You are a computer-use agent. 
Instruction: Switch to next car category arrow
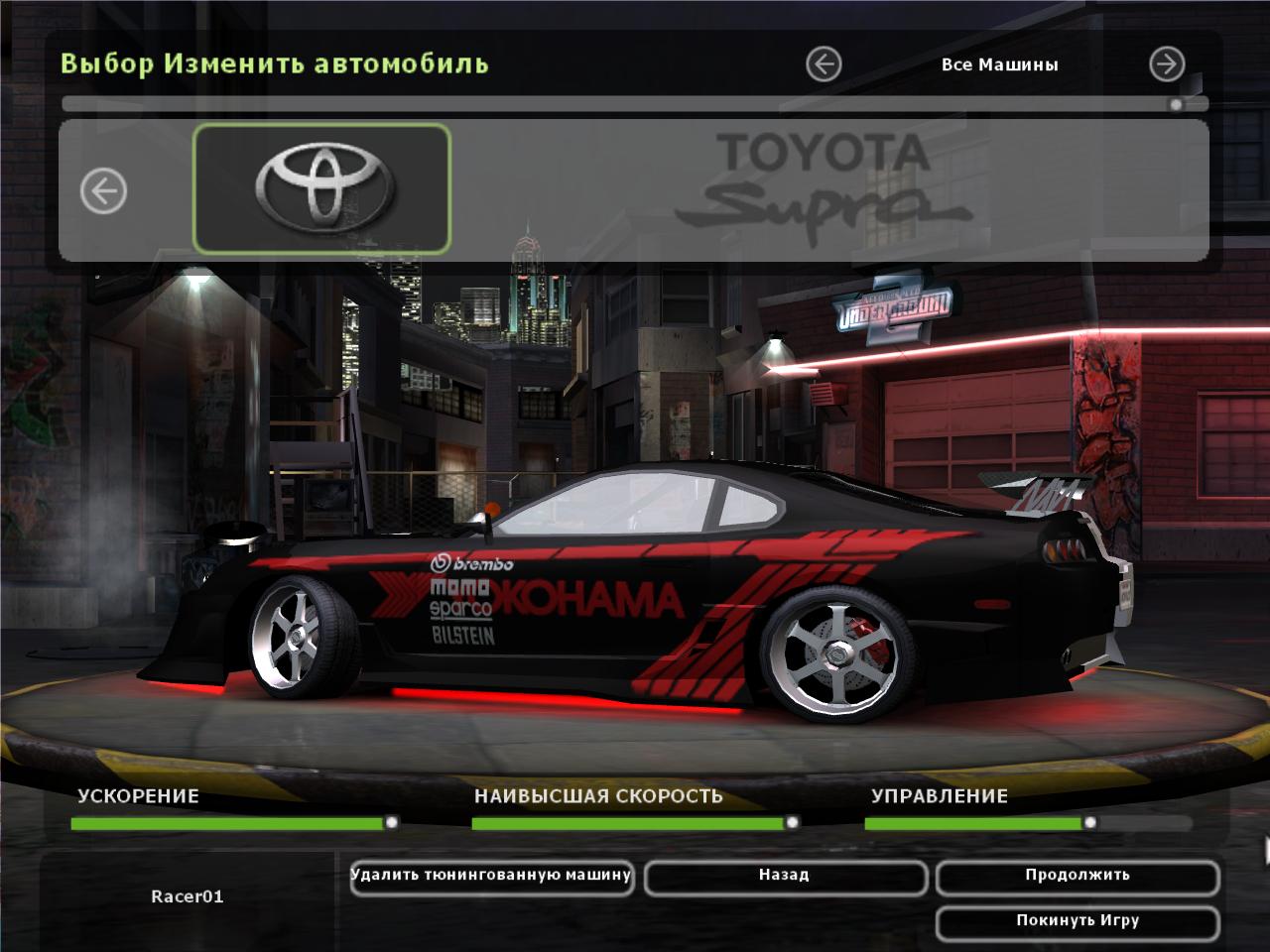[x=1167, y=64]
